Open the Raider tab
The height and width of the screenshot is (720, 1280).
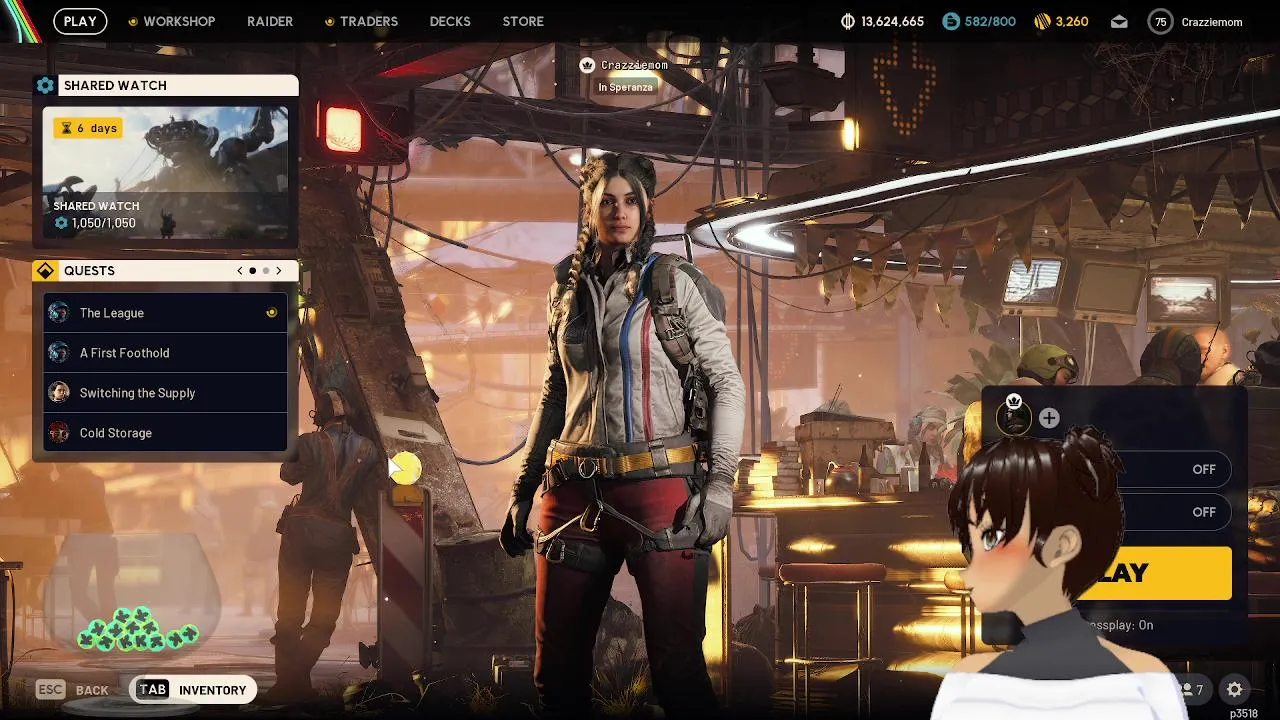[270, 21]
